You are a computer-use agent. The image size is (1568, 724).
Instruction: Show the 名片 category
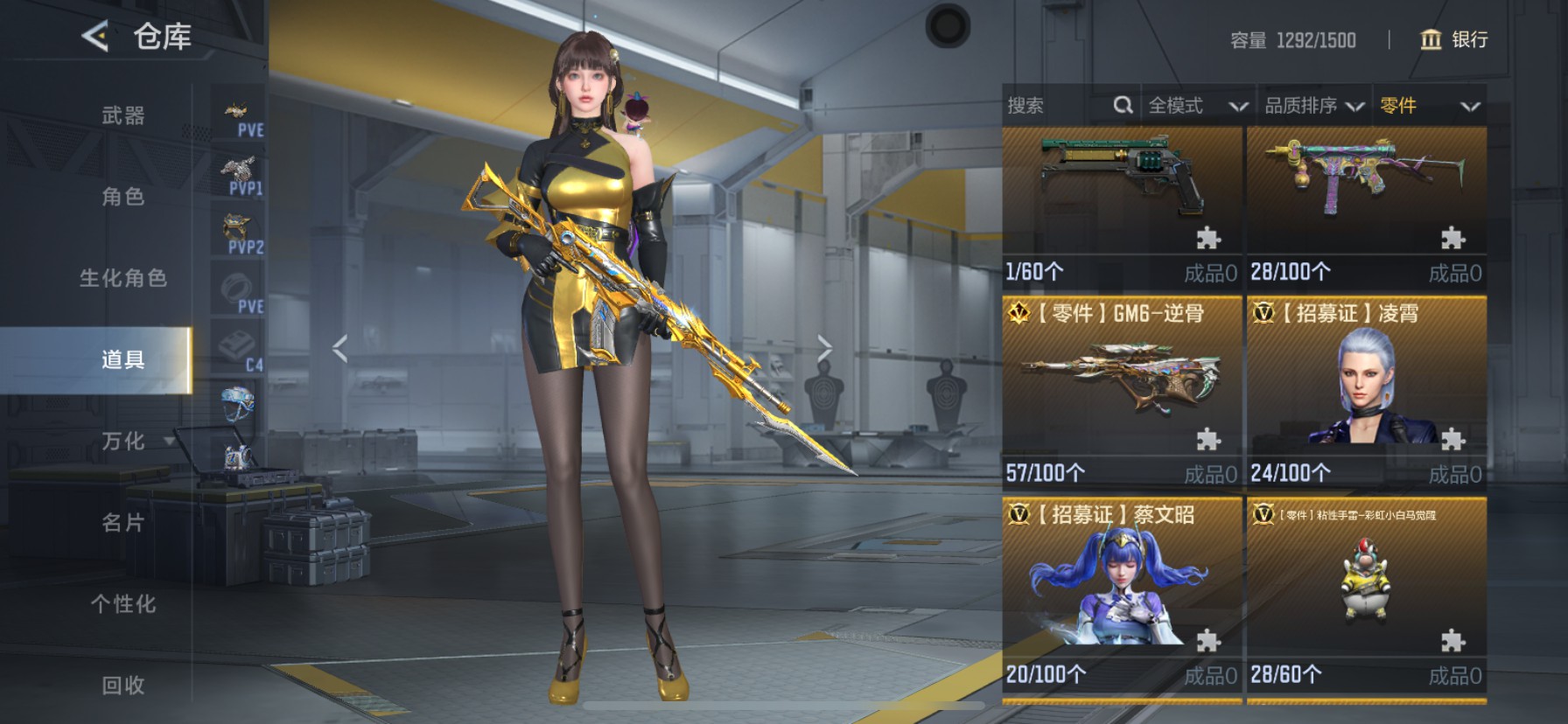[122, 523]
